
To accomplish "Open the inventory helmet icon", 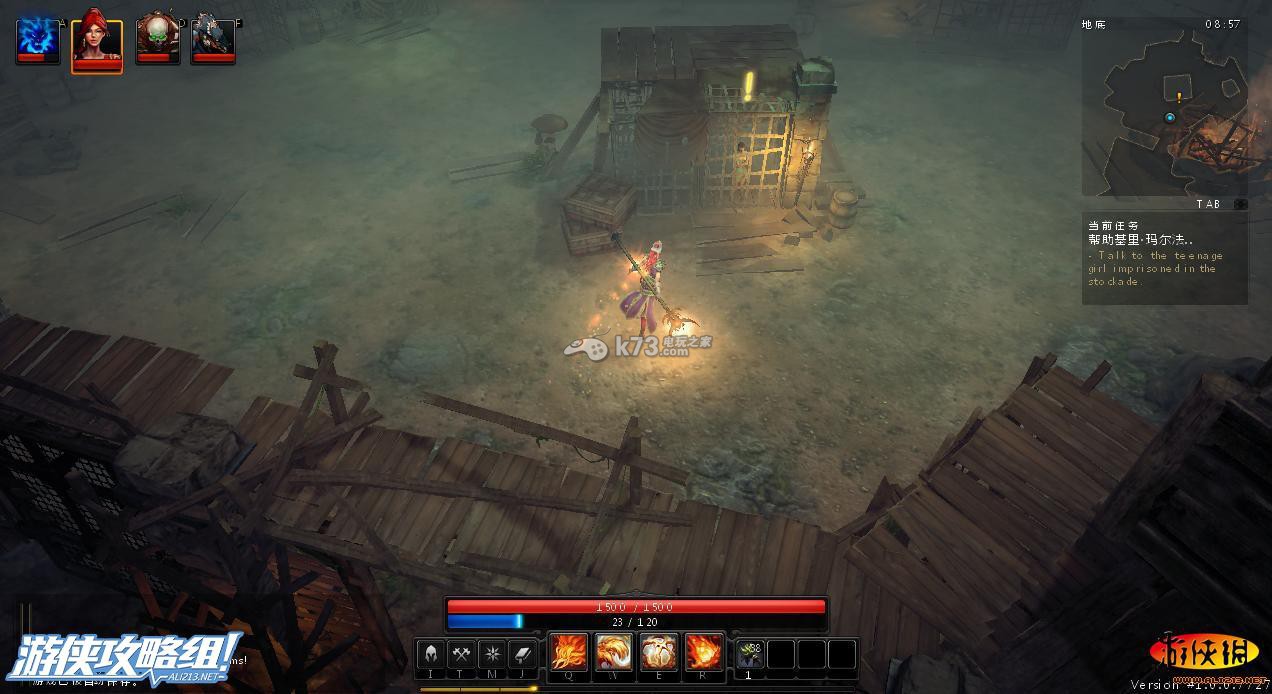I will point(431,654).
